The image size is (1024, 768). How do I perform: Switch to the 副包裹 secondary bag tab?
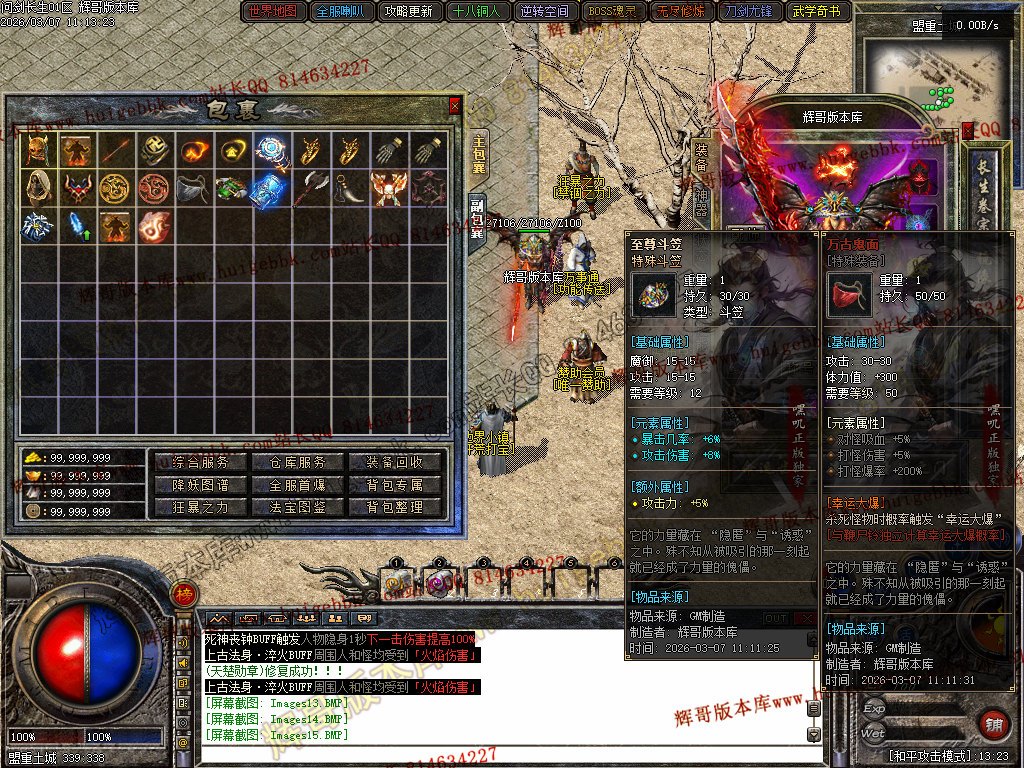pyautogui.click(x=477, y=216)
